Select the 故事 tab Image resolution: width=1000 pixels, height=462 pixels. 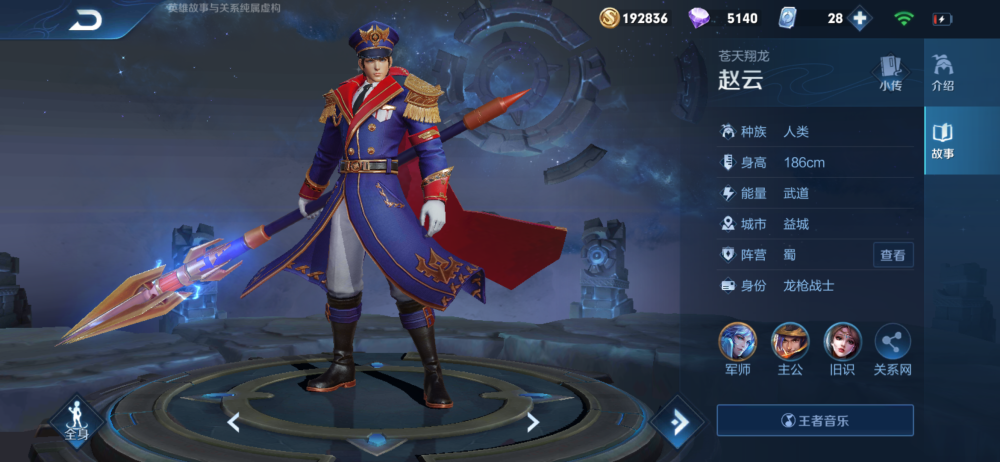(x=942, y=141)
